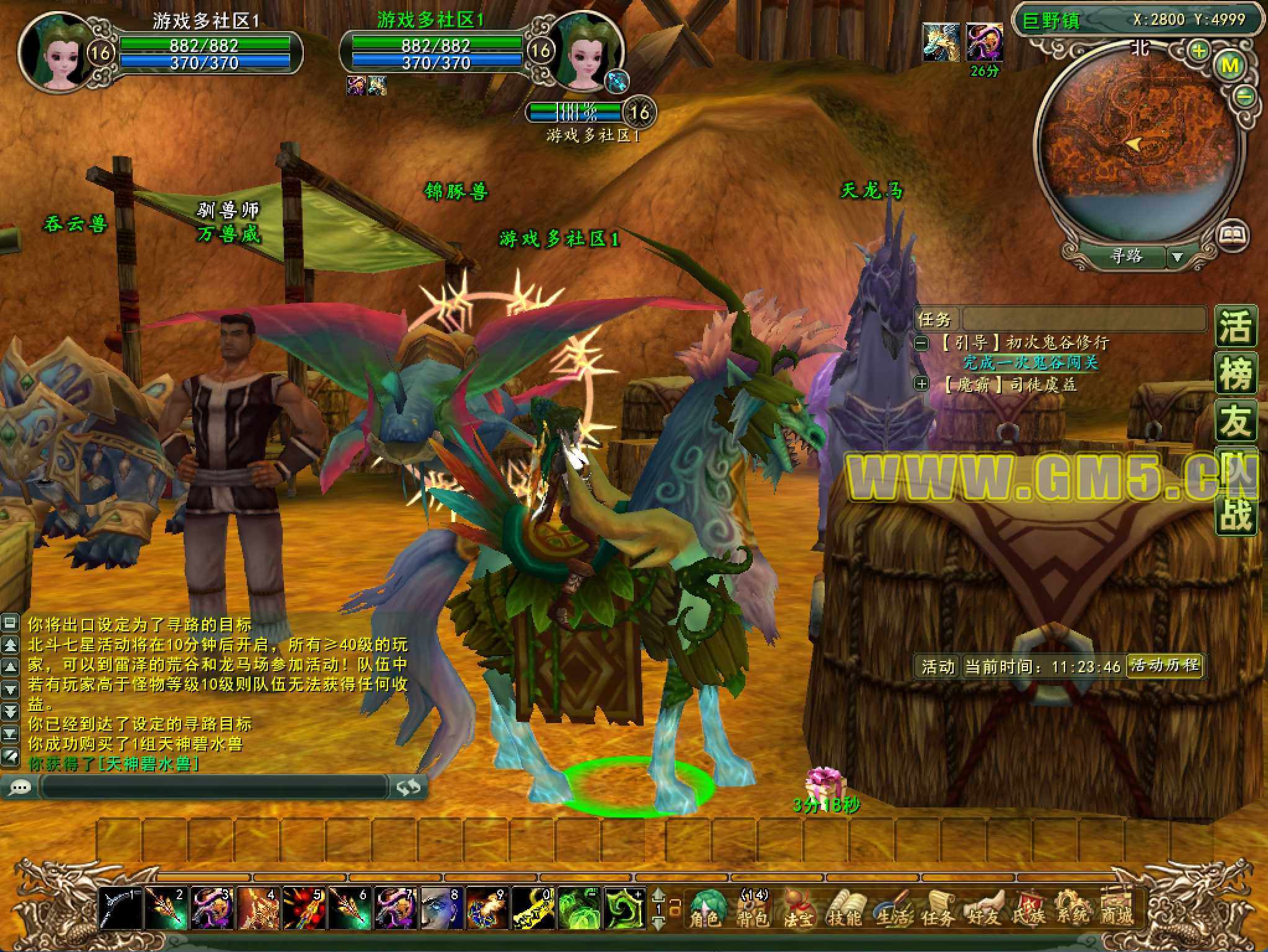
Task: Open the 角色 character panel
Action: (706, 907)
